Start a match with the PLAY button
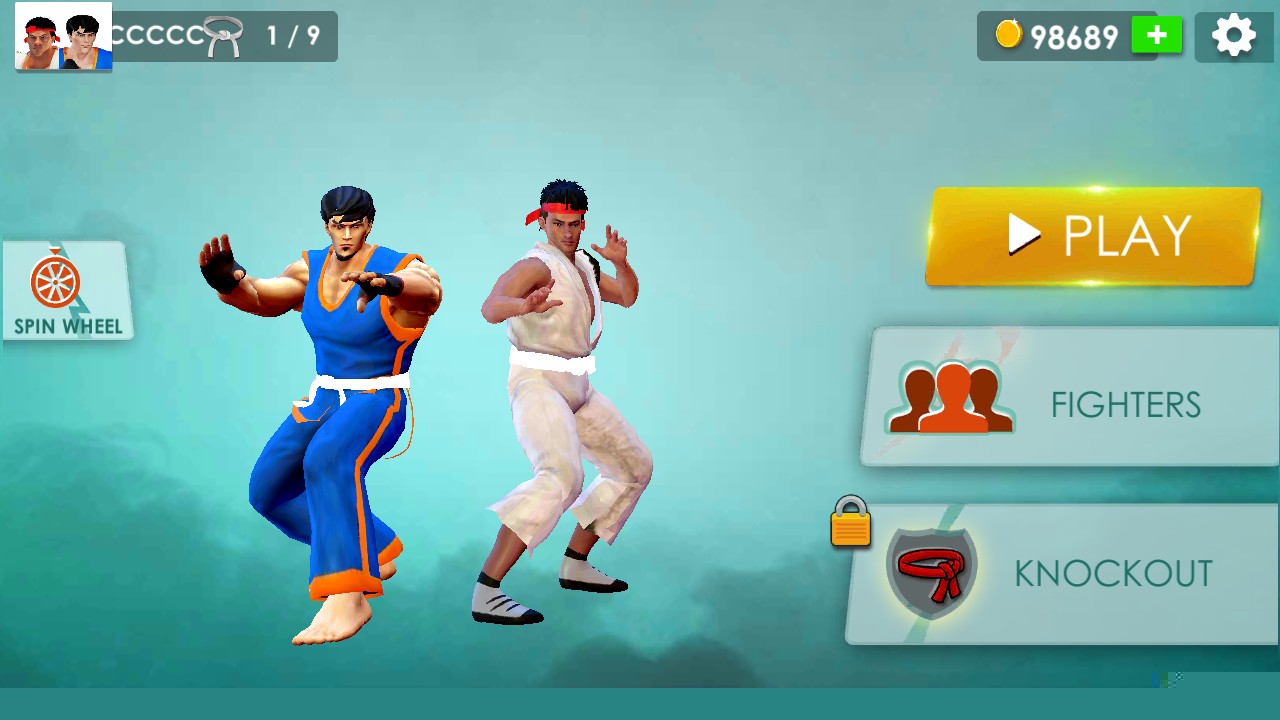Screen dimensions: 1280x720 click(1092, 236)
